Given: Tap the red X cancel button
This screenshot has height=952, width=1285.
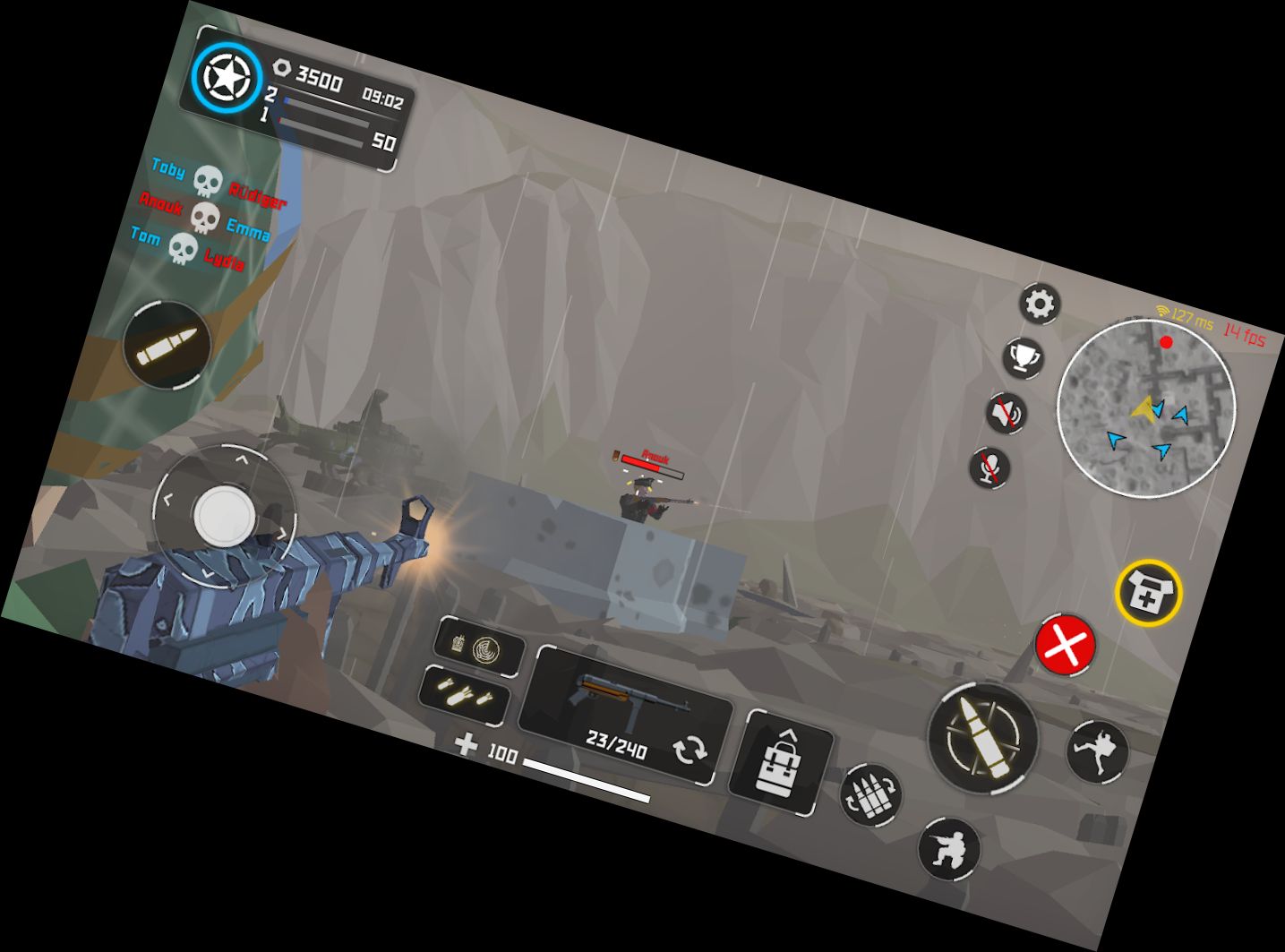Looking at the screenshot, I should [1066, 644].
